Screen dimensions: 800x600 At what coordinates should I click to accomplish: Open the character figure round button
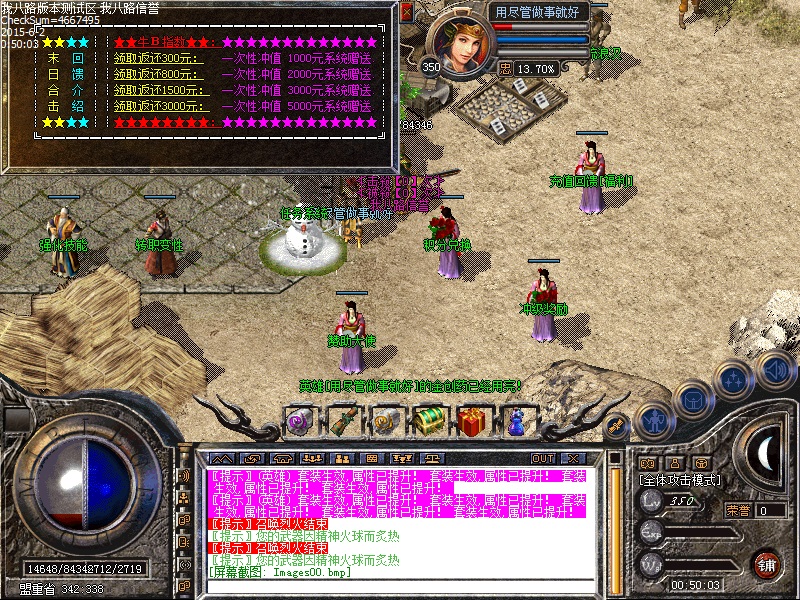coord(654,420)
